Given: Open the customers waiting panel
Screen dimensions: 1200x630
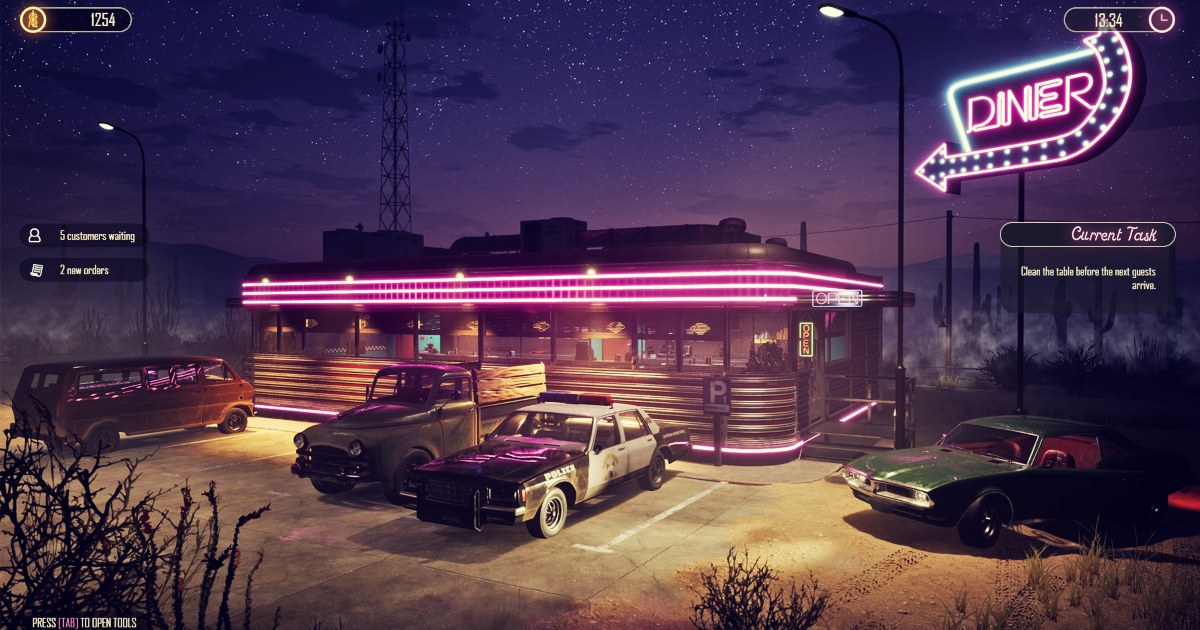Looking at the screenshot, I should [84, 236].
